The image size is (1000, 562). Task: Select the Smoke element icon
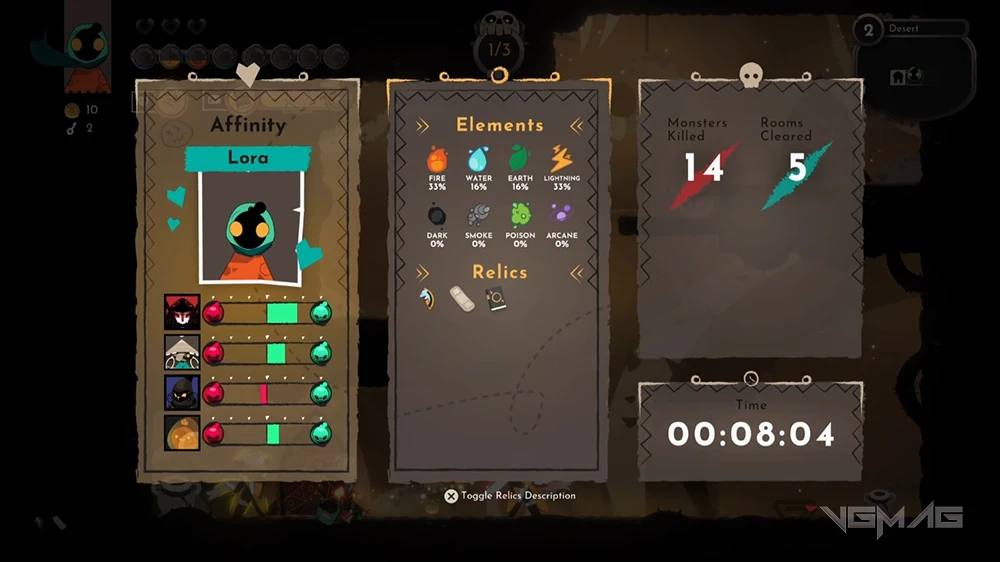(x=479, y=215)
